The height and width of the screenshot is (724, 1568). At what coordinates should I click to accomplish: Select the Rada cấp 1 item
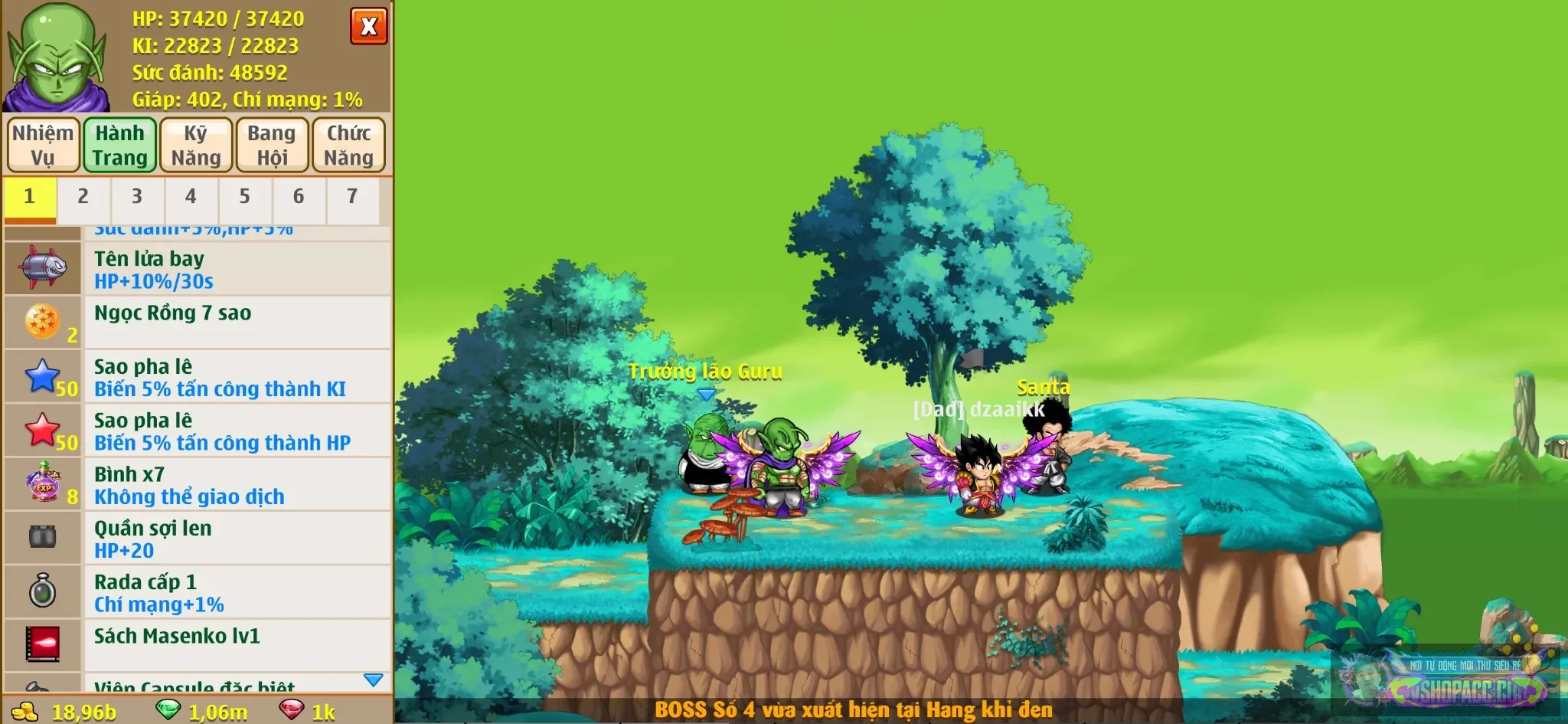pos(198,592)
